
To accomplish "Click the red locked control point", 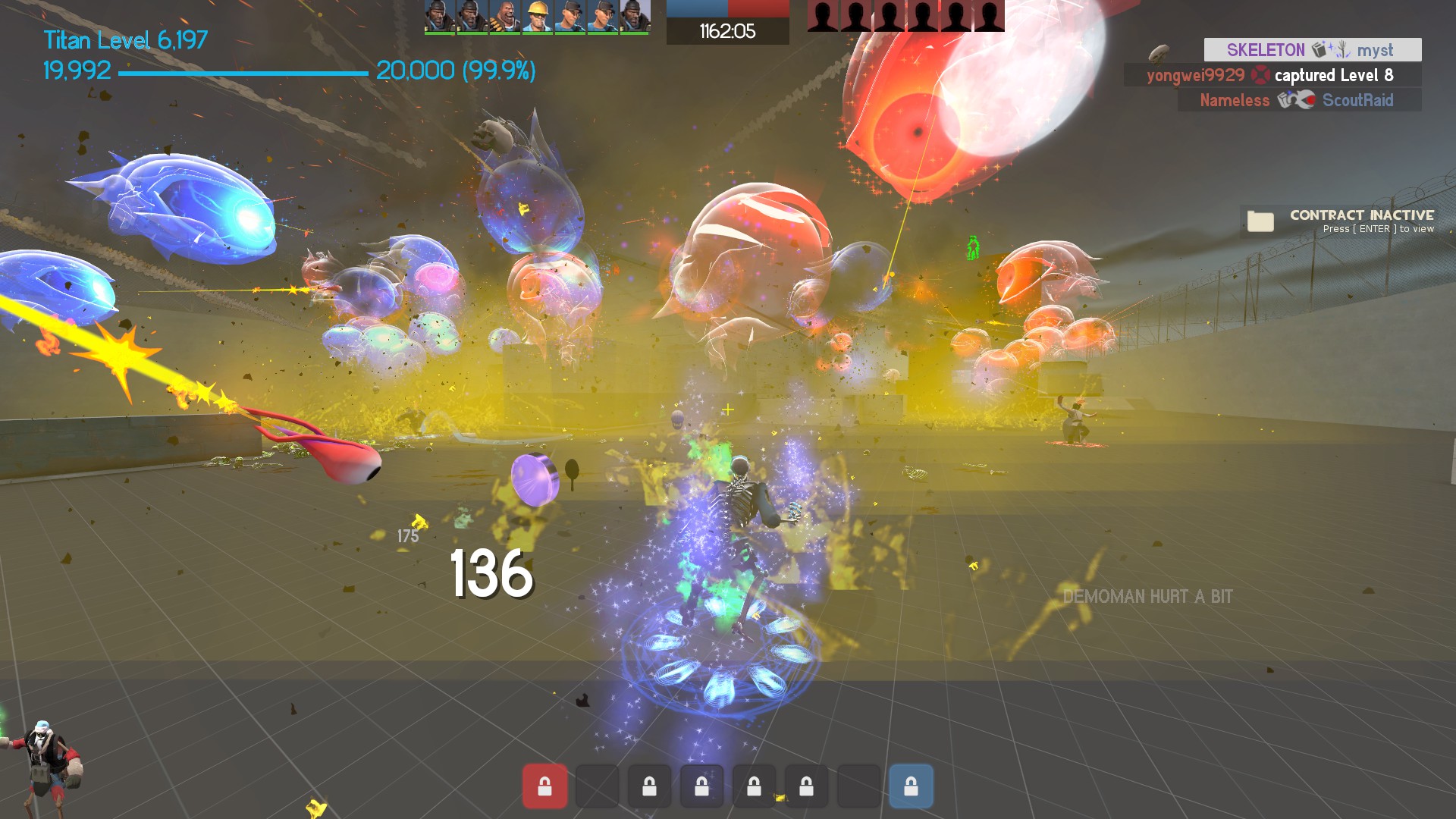I will tap(544, 786).
